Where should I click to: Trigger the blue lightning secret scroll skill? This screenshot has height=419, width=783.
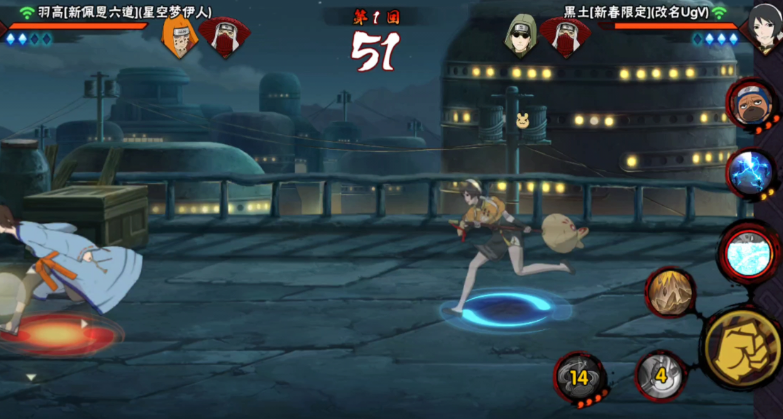tap(751, 173)
